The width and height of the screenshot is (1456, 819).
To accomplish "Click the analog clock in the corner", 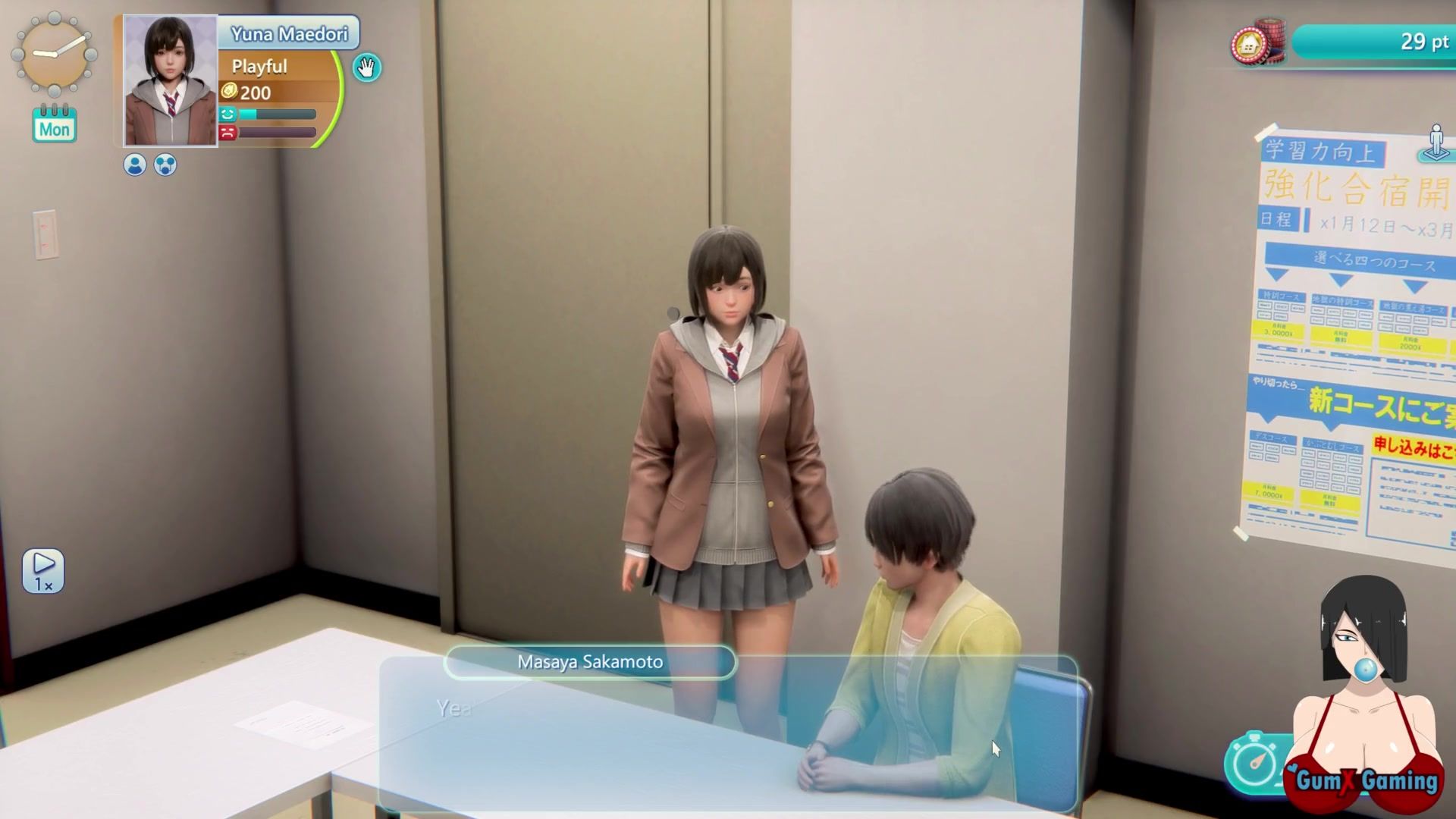I will click(54, 53).
